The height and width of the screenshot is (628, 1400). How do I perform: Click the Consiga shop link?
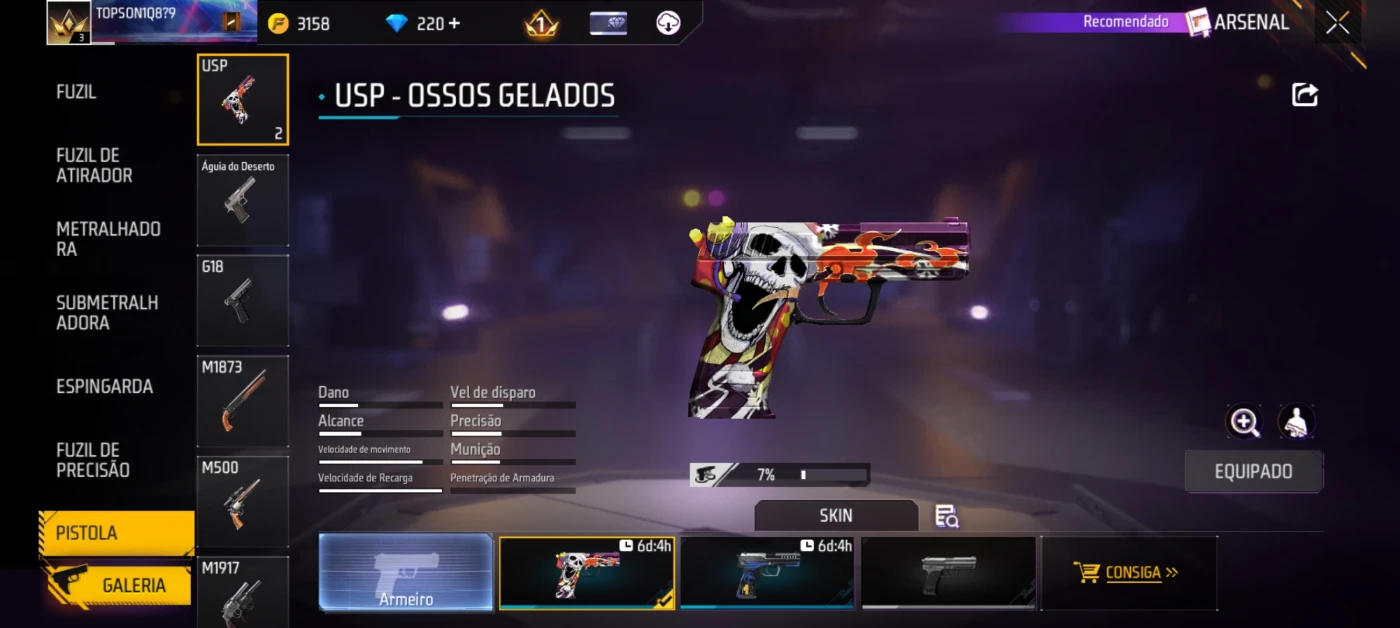[x=1129, y=573]
